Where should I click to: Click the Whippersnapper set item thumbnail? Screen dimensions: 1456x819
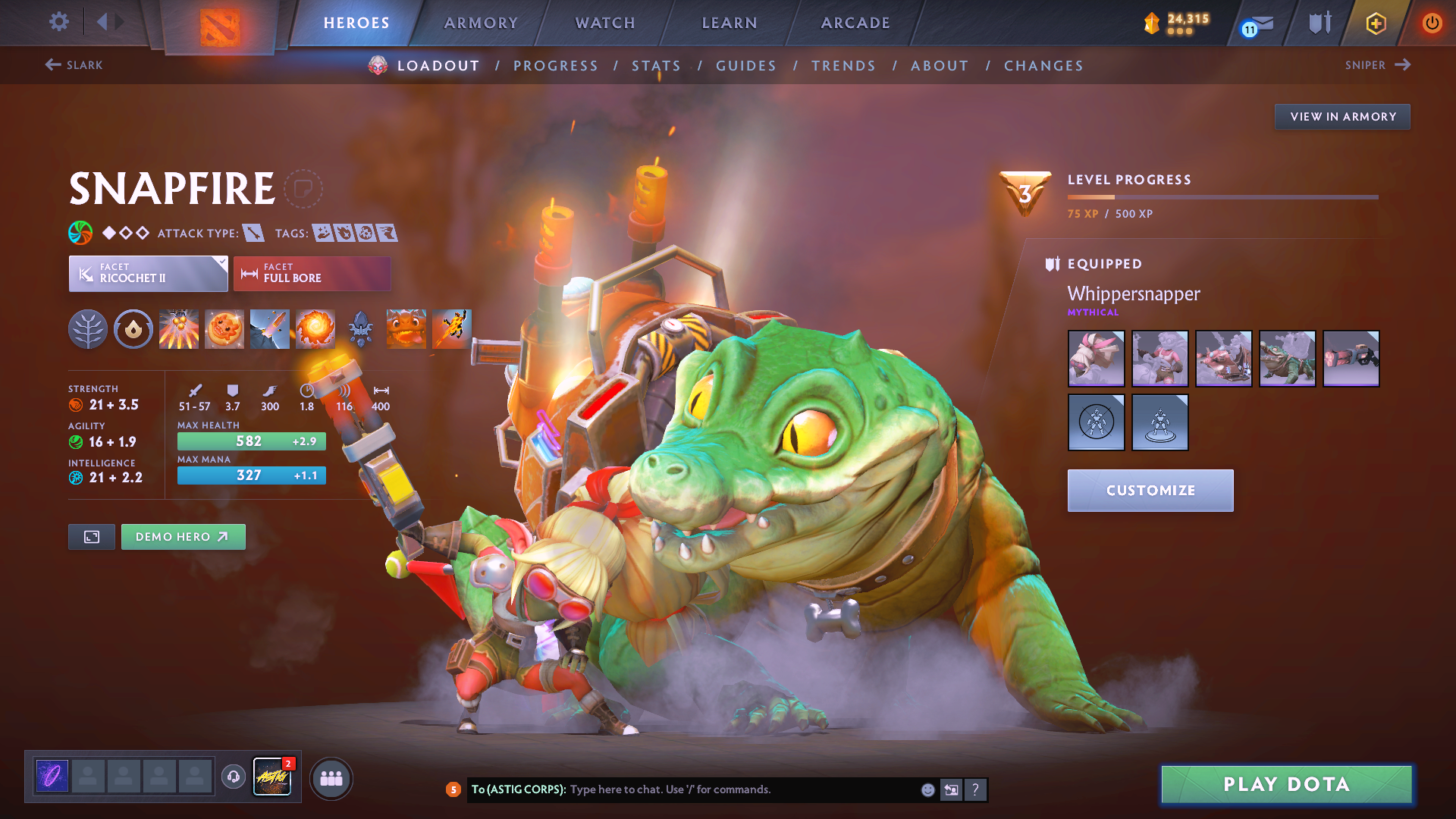(1095, 358)
